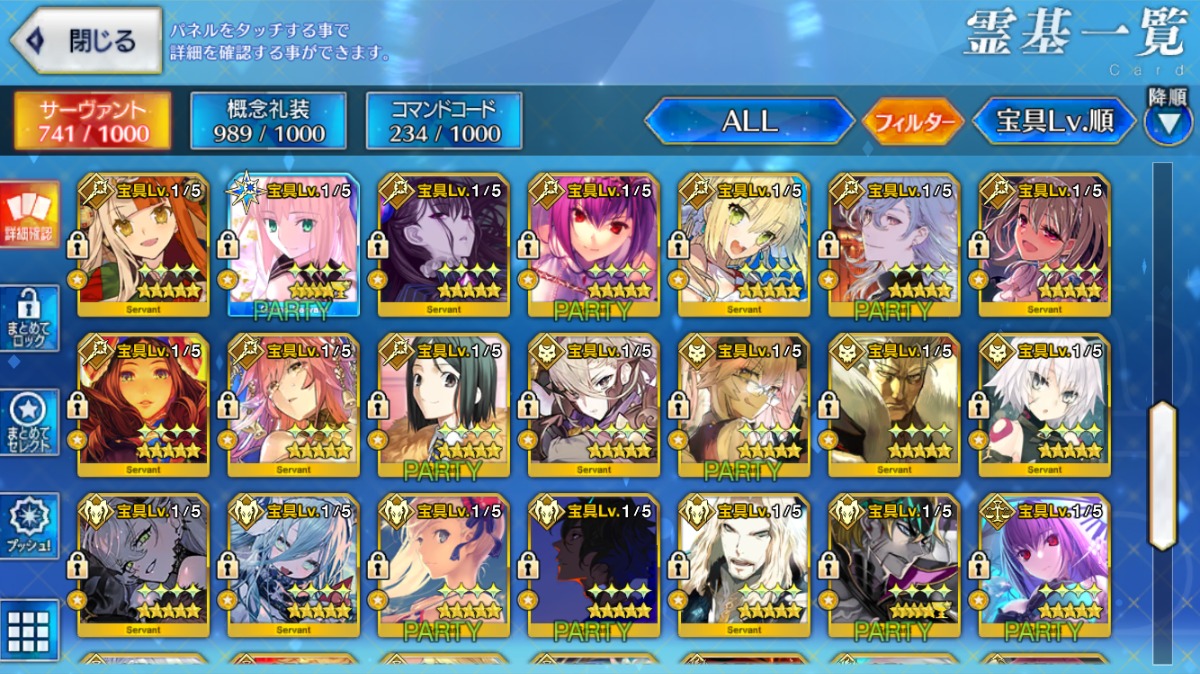Switch to the サーヴァント tab
The image size is (1200, 674).
click(91, 122)
